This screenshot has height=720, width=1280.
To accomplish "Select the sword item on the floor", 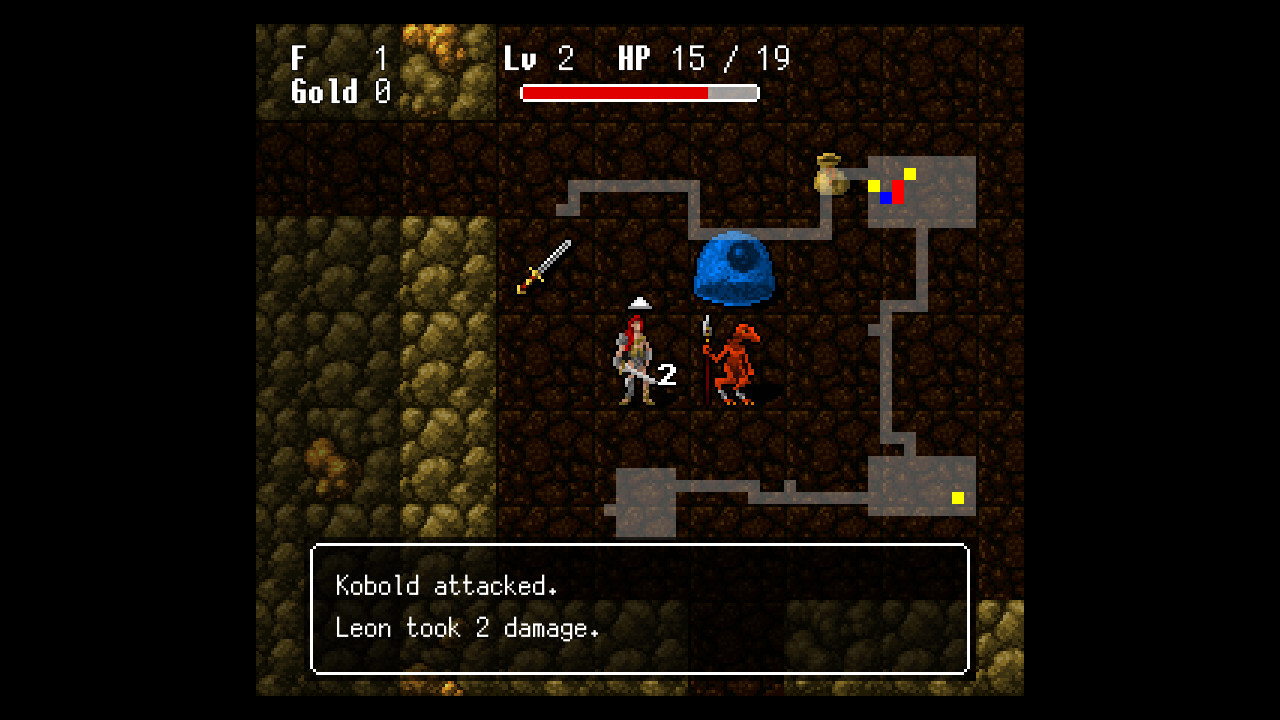I will coord(543,268).
